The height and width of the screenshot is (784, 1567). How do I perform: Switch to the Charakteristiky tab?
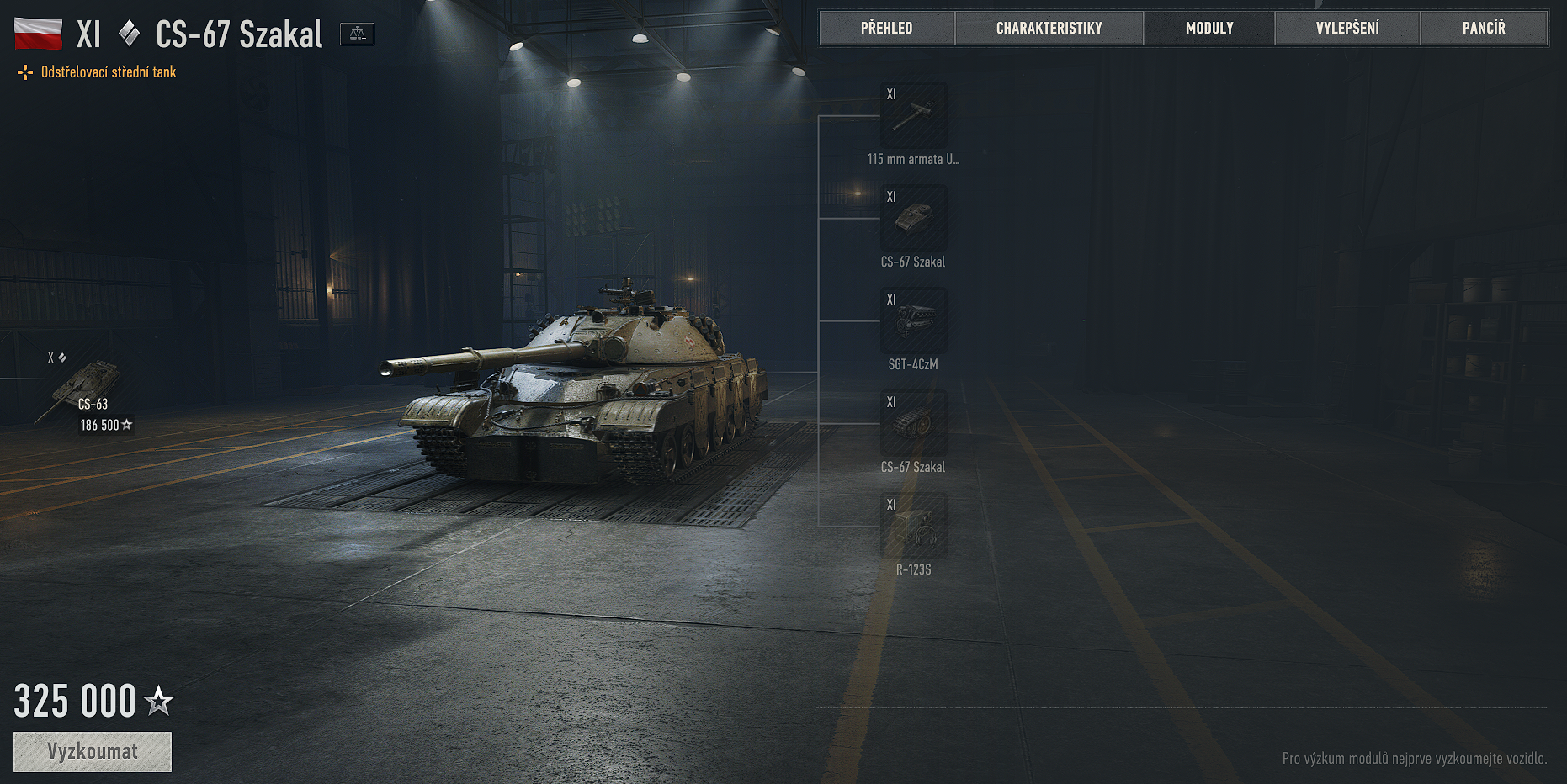tap(1049, 28)
